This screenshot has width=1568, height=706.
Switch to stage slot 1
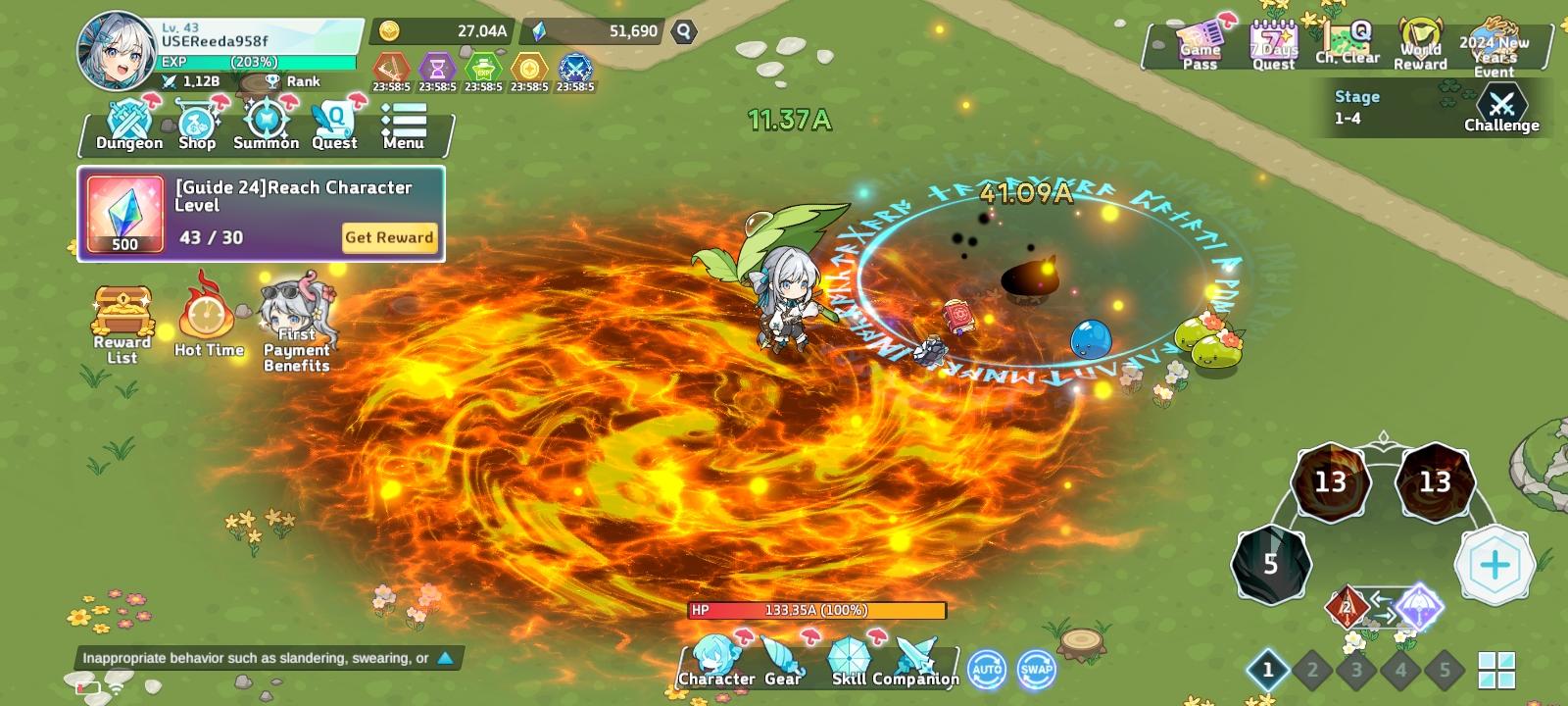click(1269, 668)
